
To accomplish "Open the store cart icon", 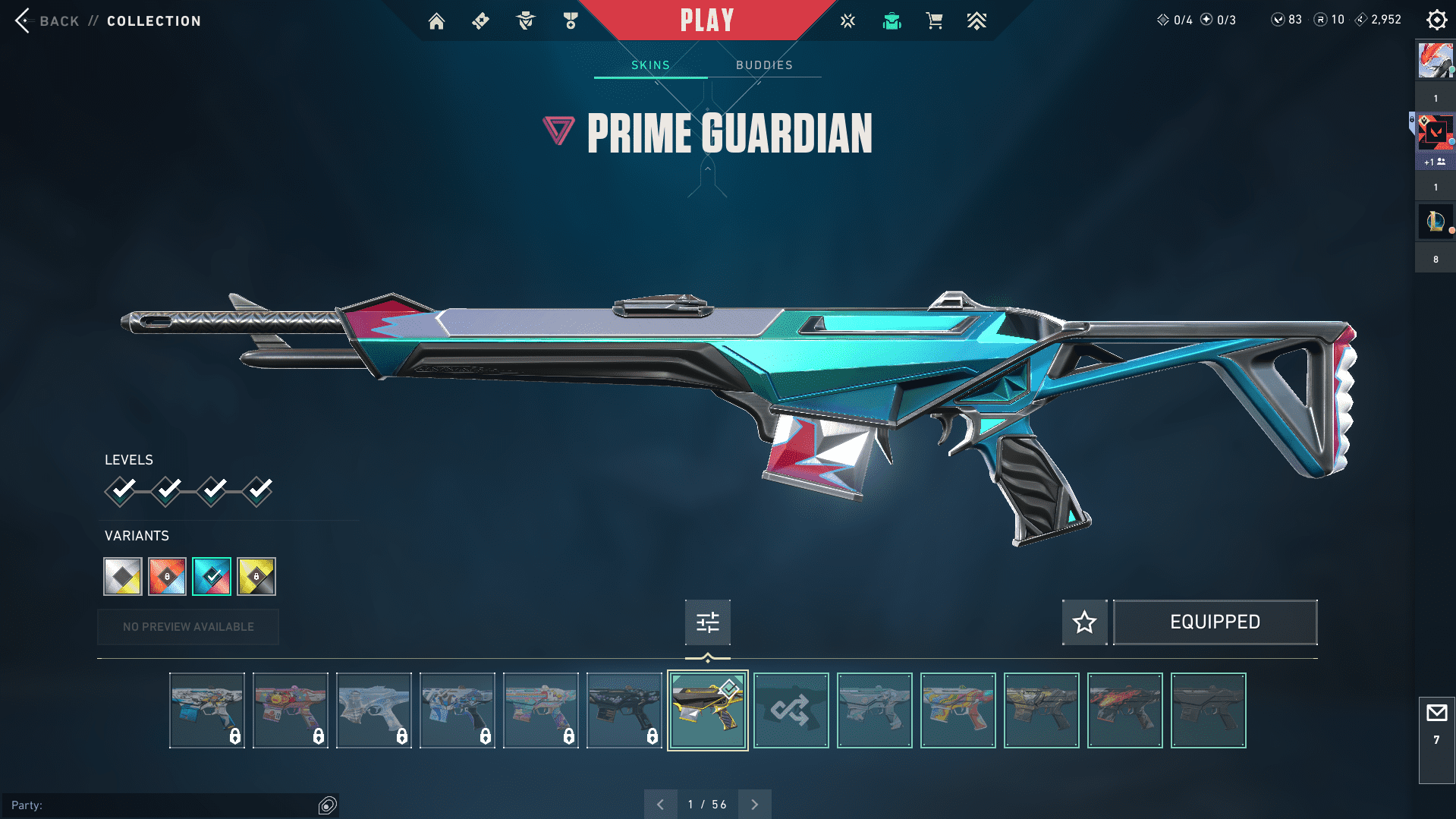I will coord(934,21).
